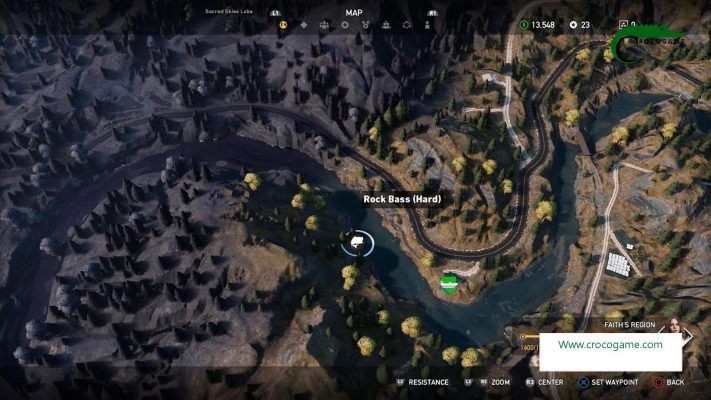Screen dimensions: 711x400
Task: Select Faith's Region portrait
Action: [x=673, y=328]
